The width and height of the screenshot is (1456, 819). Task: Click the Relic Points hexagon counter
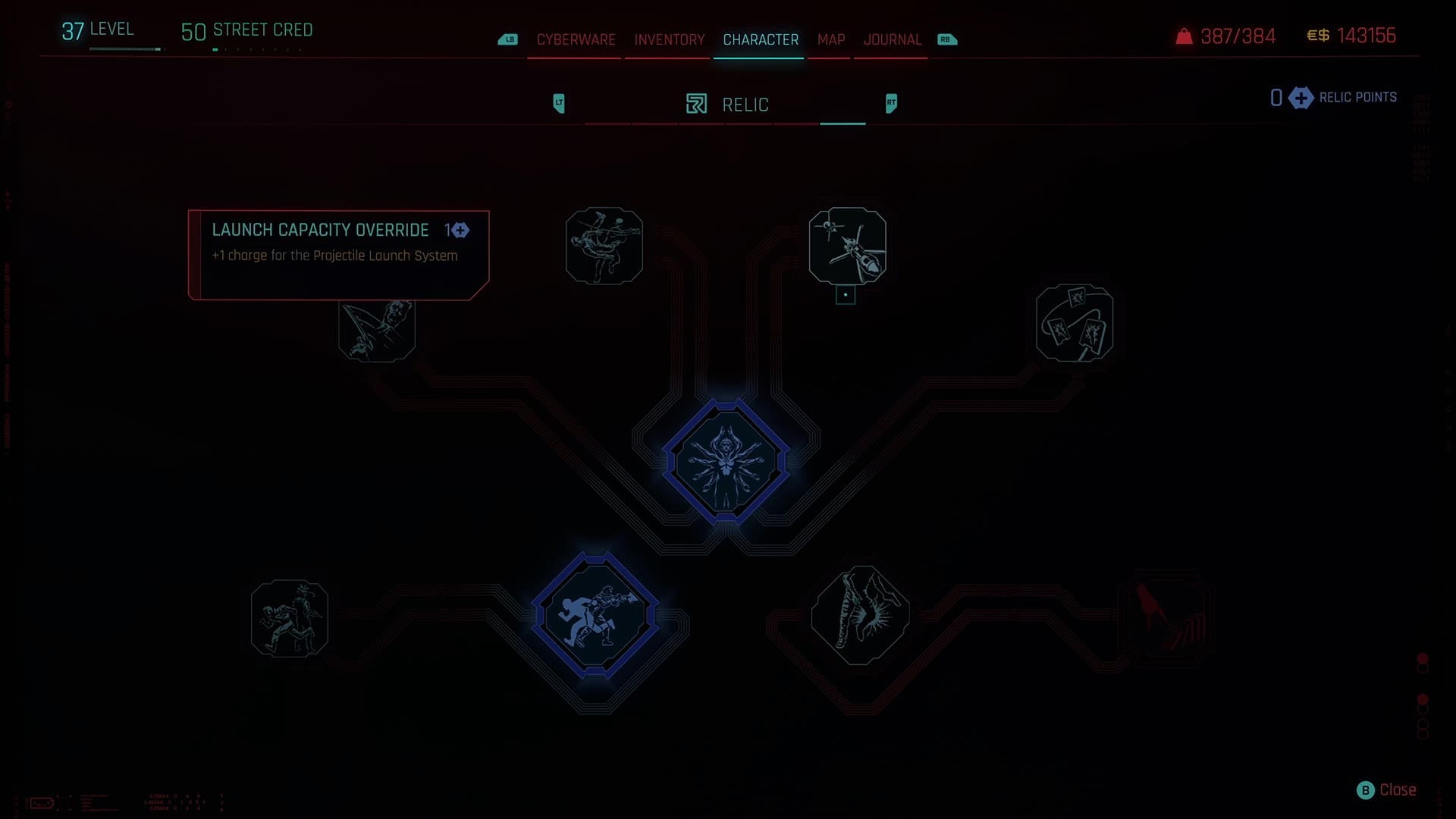(x=1300, y=98)
